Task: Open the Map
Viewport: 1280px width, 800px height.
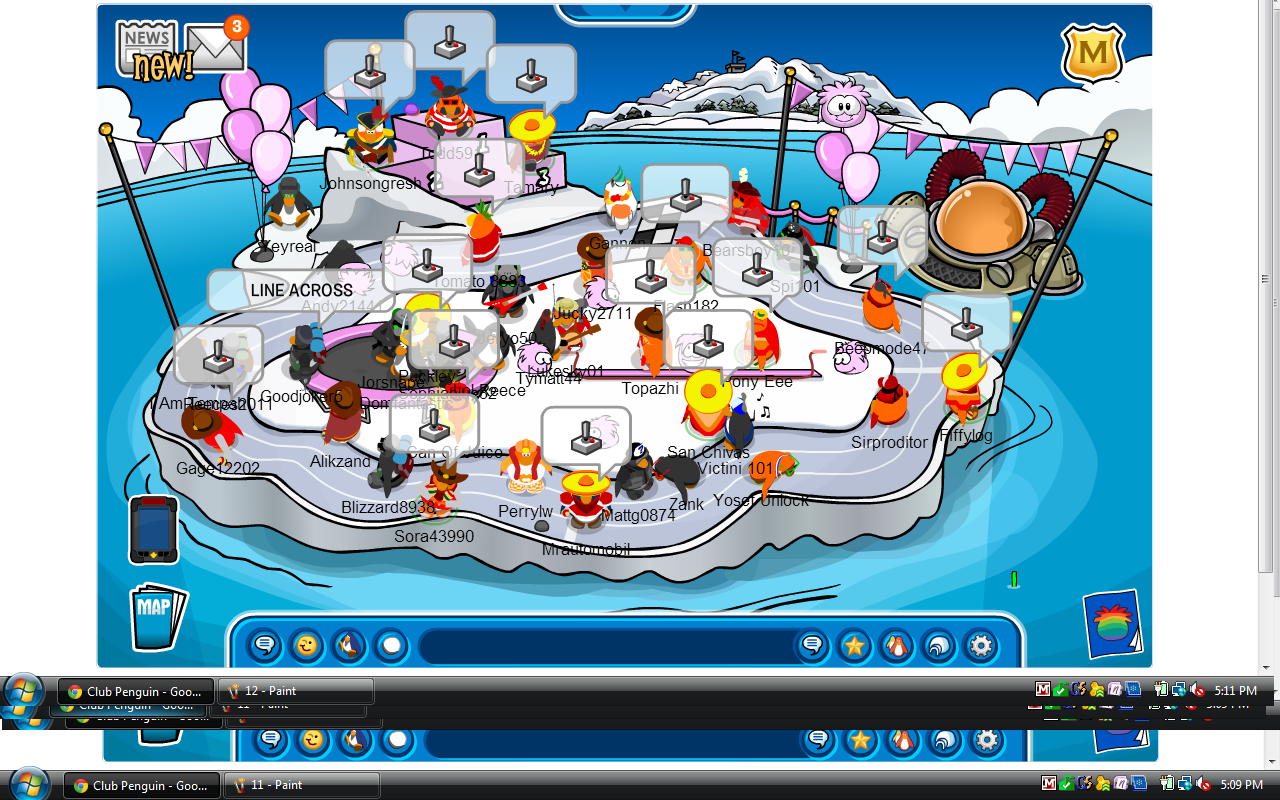Action: coord(155,614)
